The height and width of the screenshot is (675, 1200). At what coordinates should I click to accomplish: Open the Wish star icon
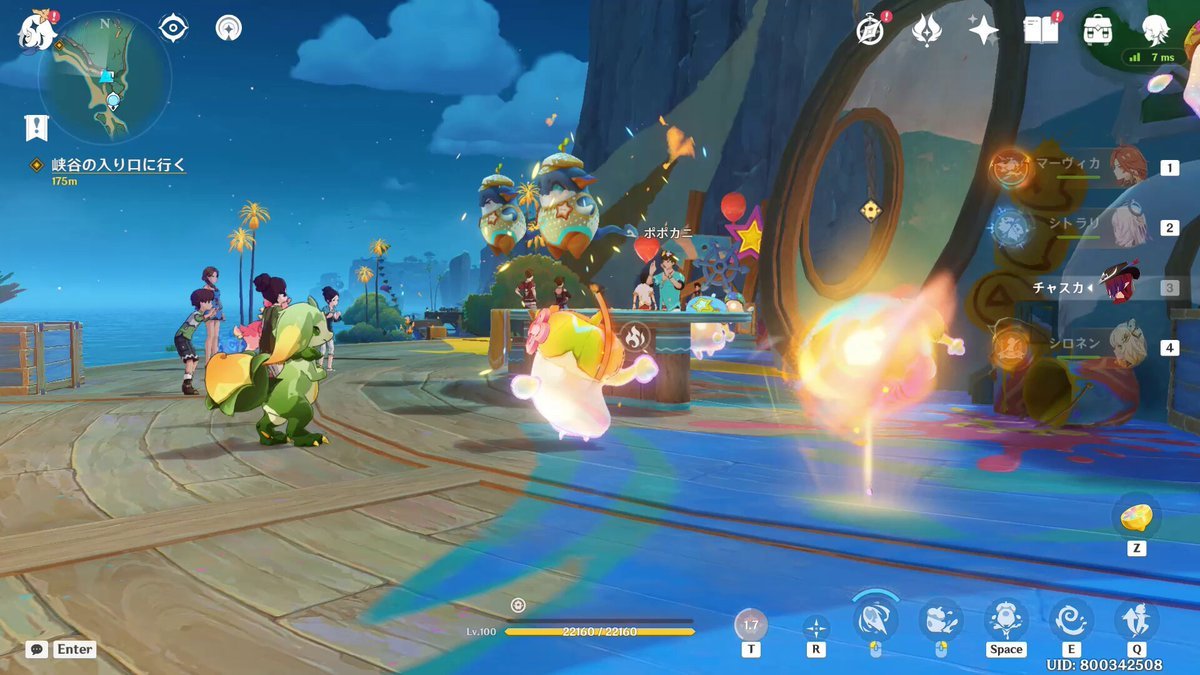point(983,31)
